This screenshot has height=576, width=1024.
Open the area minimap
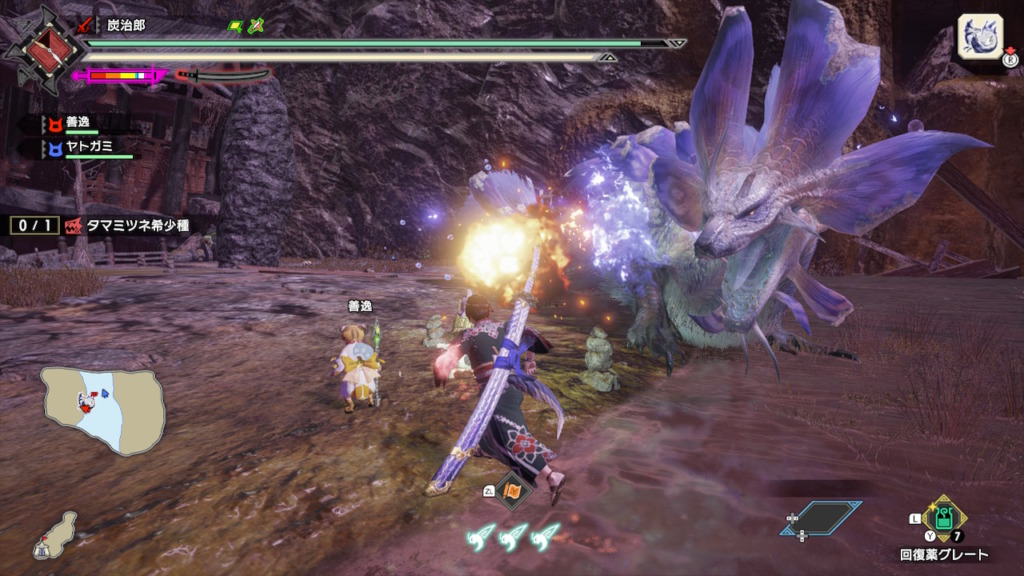pyautogui.click(x=102, y=410)
